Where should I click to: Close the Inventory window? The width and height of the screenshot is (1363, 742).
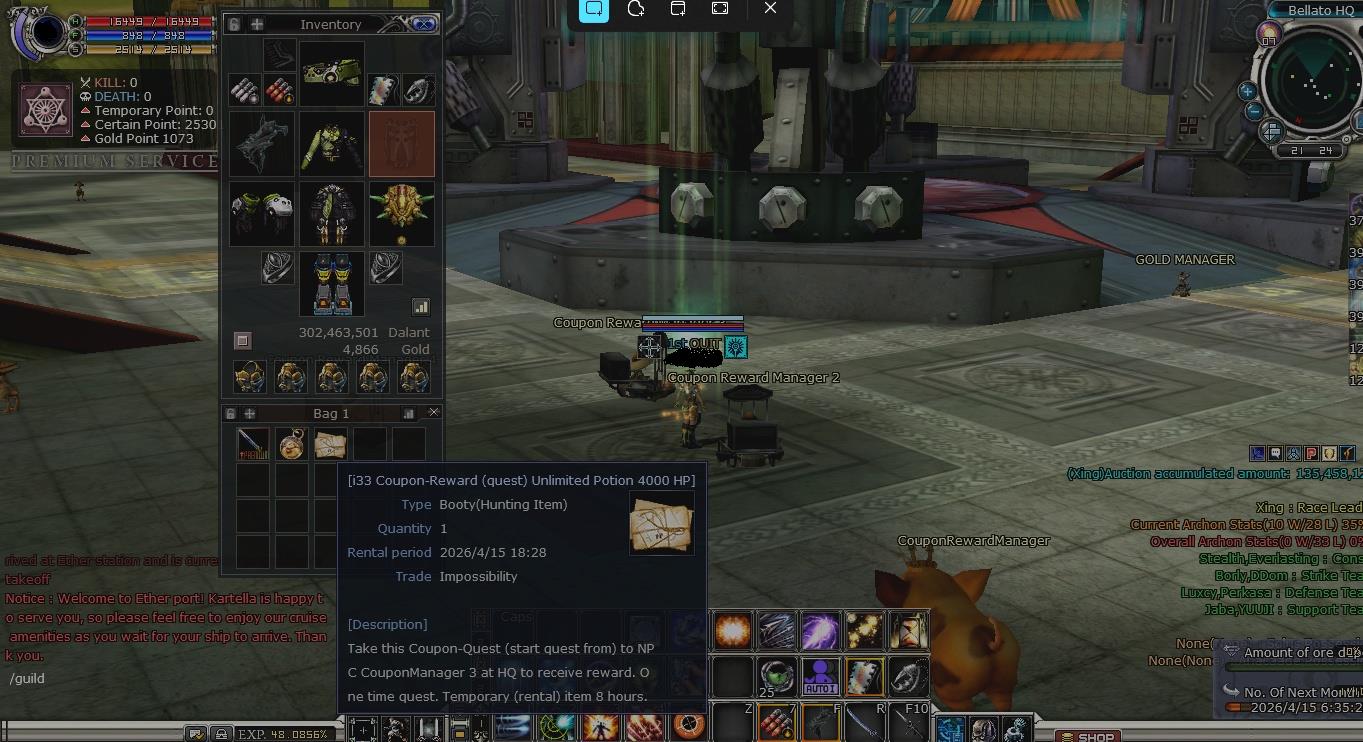tap(424, 24)
